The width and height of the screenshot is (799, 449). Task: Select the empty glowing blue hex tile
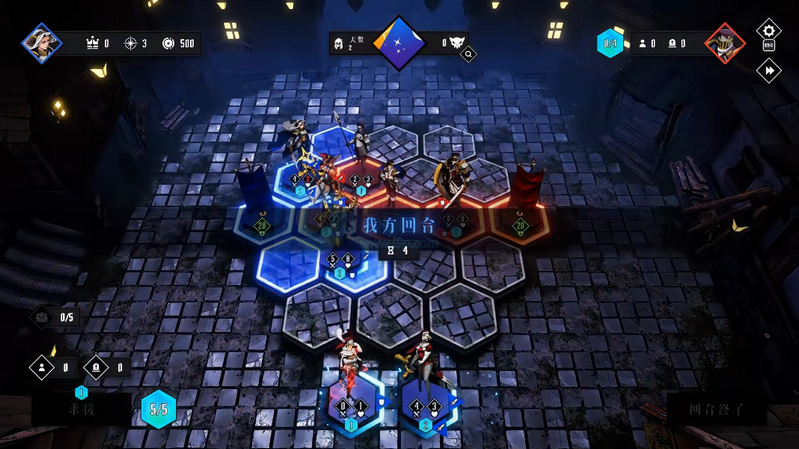coord(289,265)
